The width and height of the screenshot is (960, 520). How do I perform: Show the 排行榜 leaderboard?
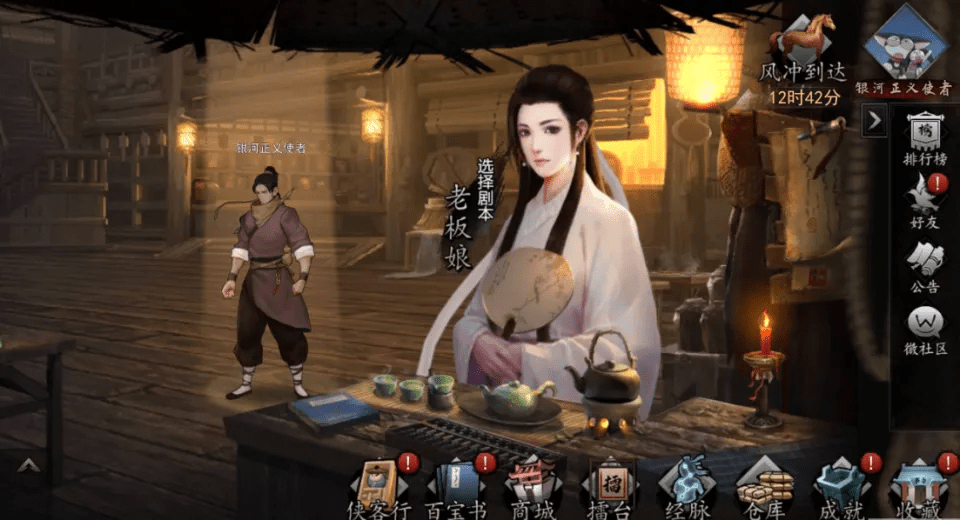coord(924,139)
